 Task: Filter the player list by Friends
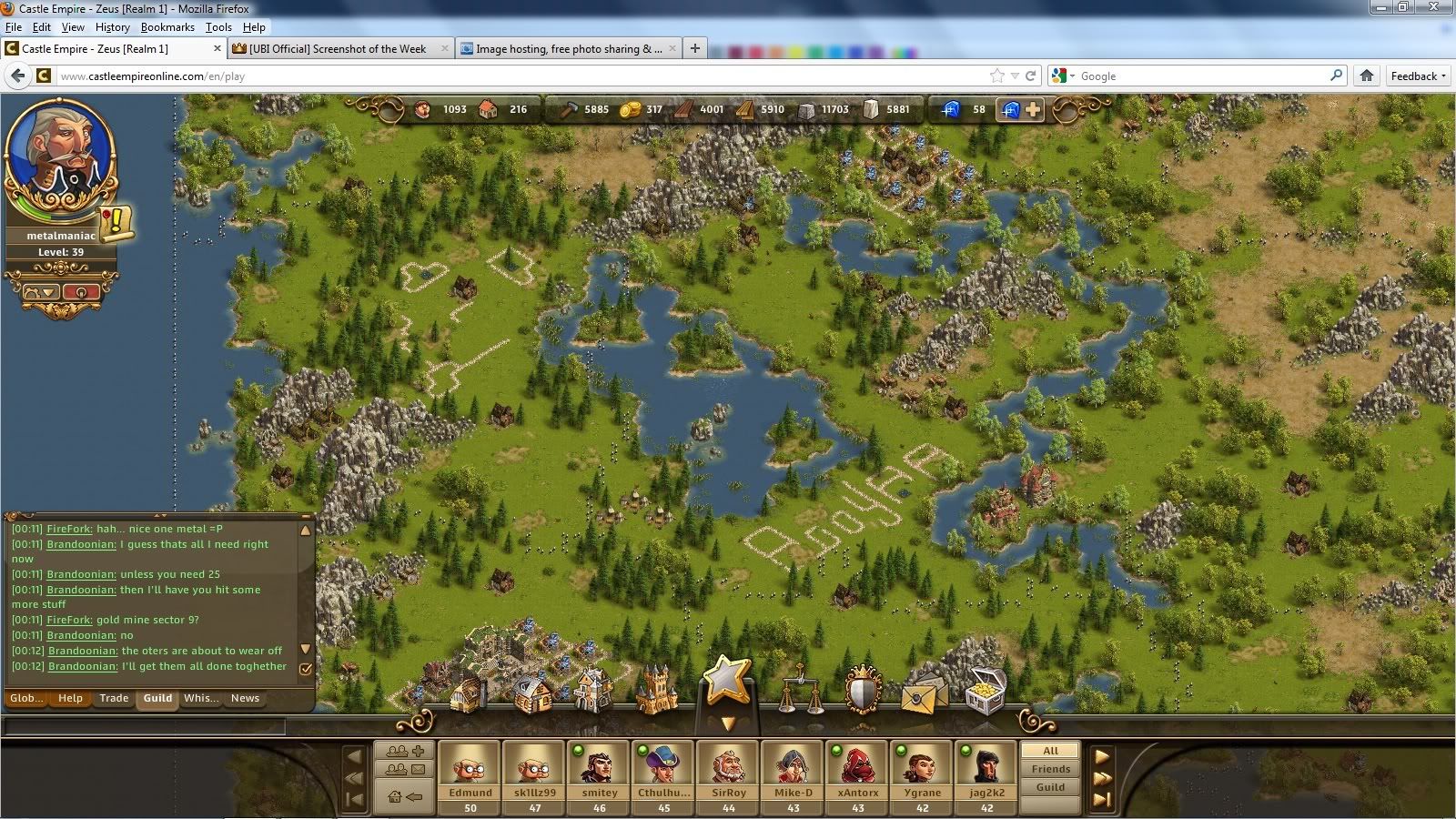pyautogui.click(x=1050, y=769)
